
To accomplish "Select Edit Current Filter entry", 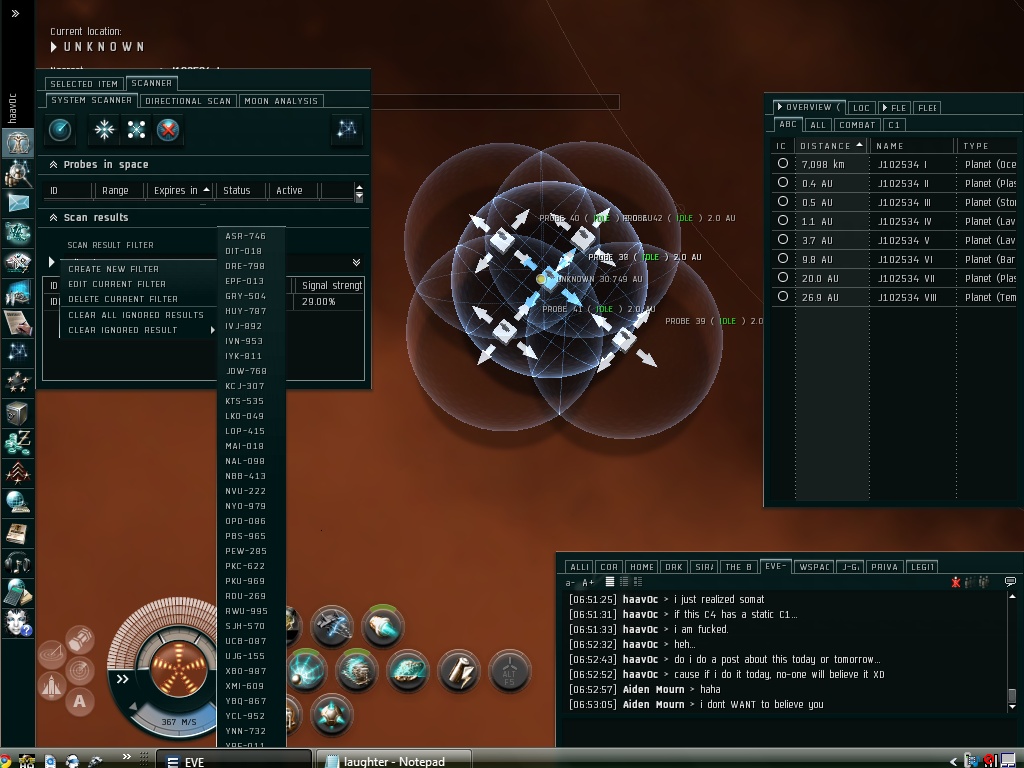I will 117,284.
